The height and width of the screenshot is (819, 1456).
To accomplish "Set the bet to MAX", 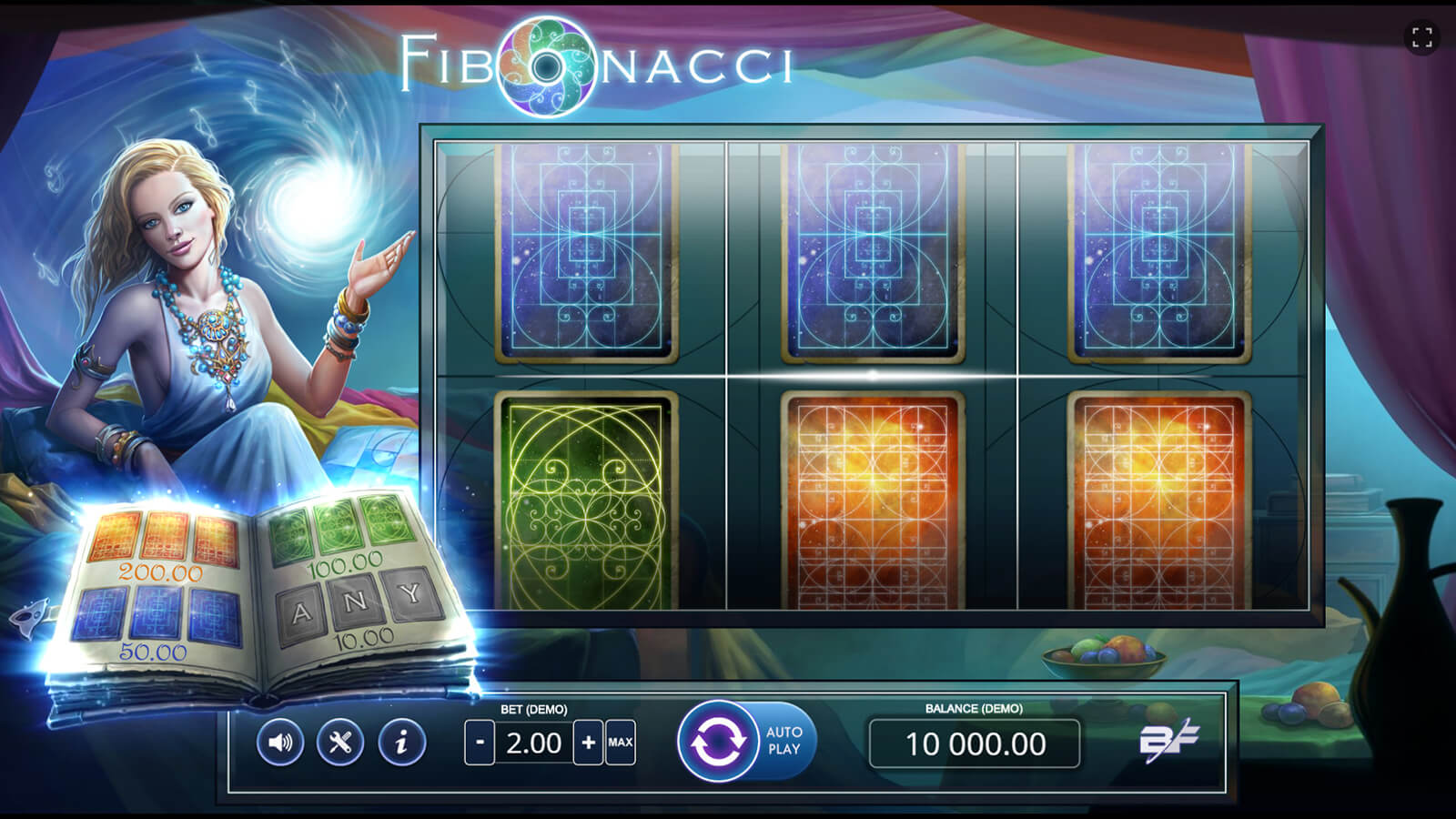I will point(621,743).
